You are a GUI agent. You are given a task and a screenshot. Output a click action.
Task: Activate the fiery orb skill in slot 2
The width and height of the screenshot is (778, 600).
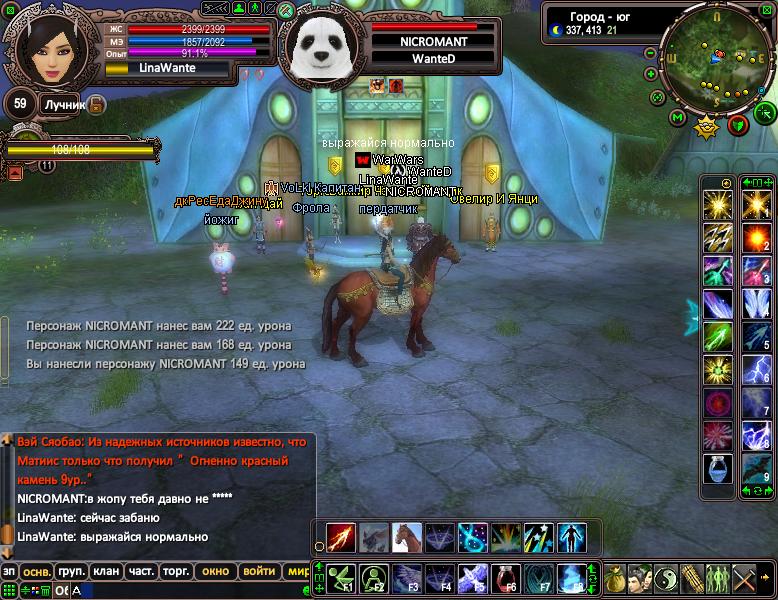pos(754,238)
